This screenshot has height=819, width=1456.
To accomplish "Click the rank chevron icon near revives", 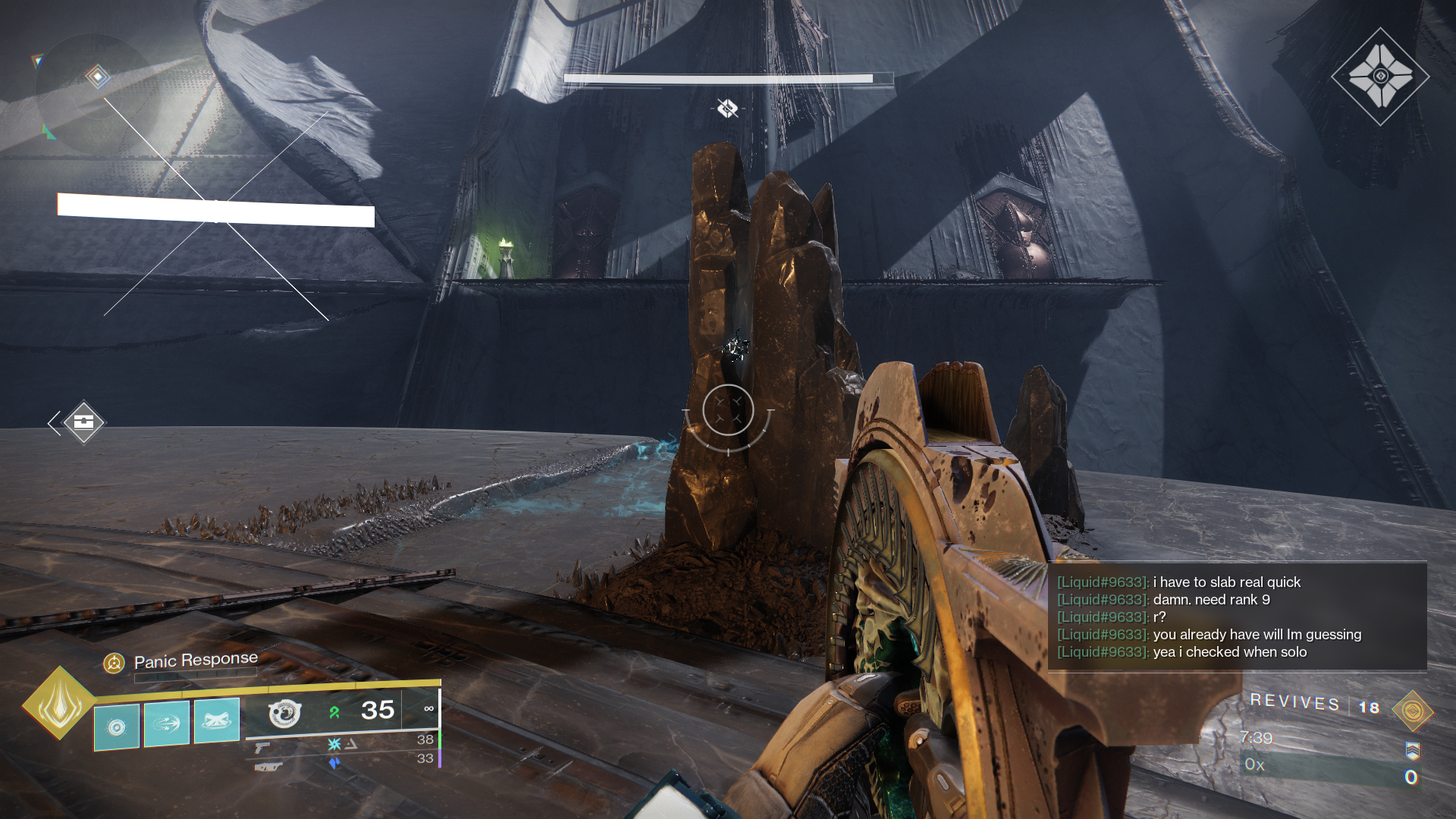I will [1414, 752].
